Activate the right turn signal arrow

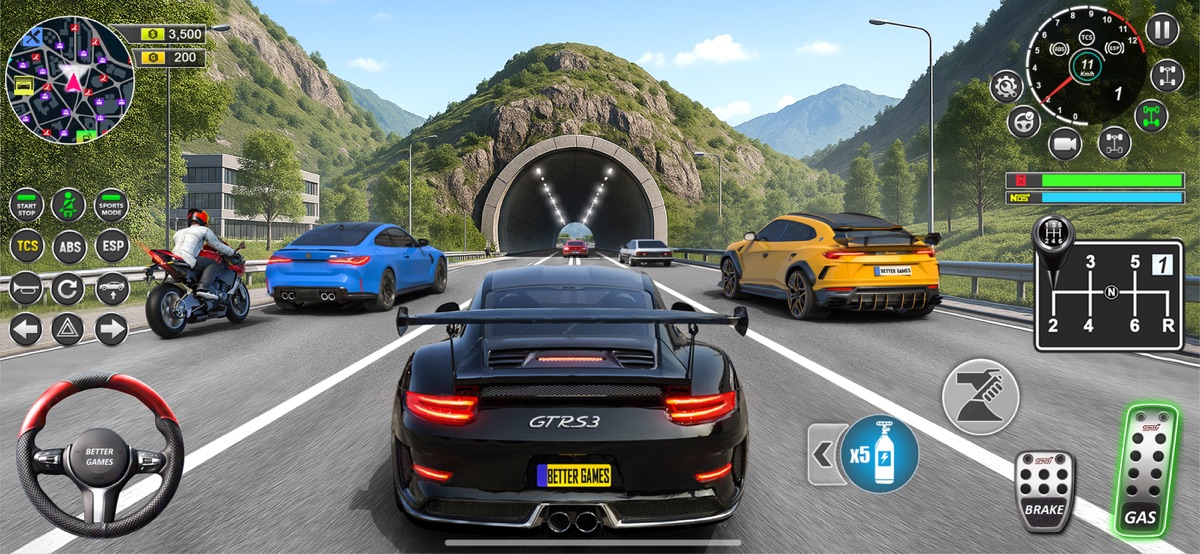(111, 329)
